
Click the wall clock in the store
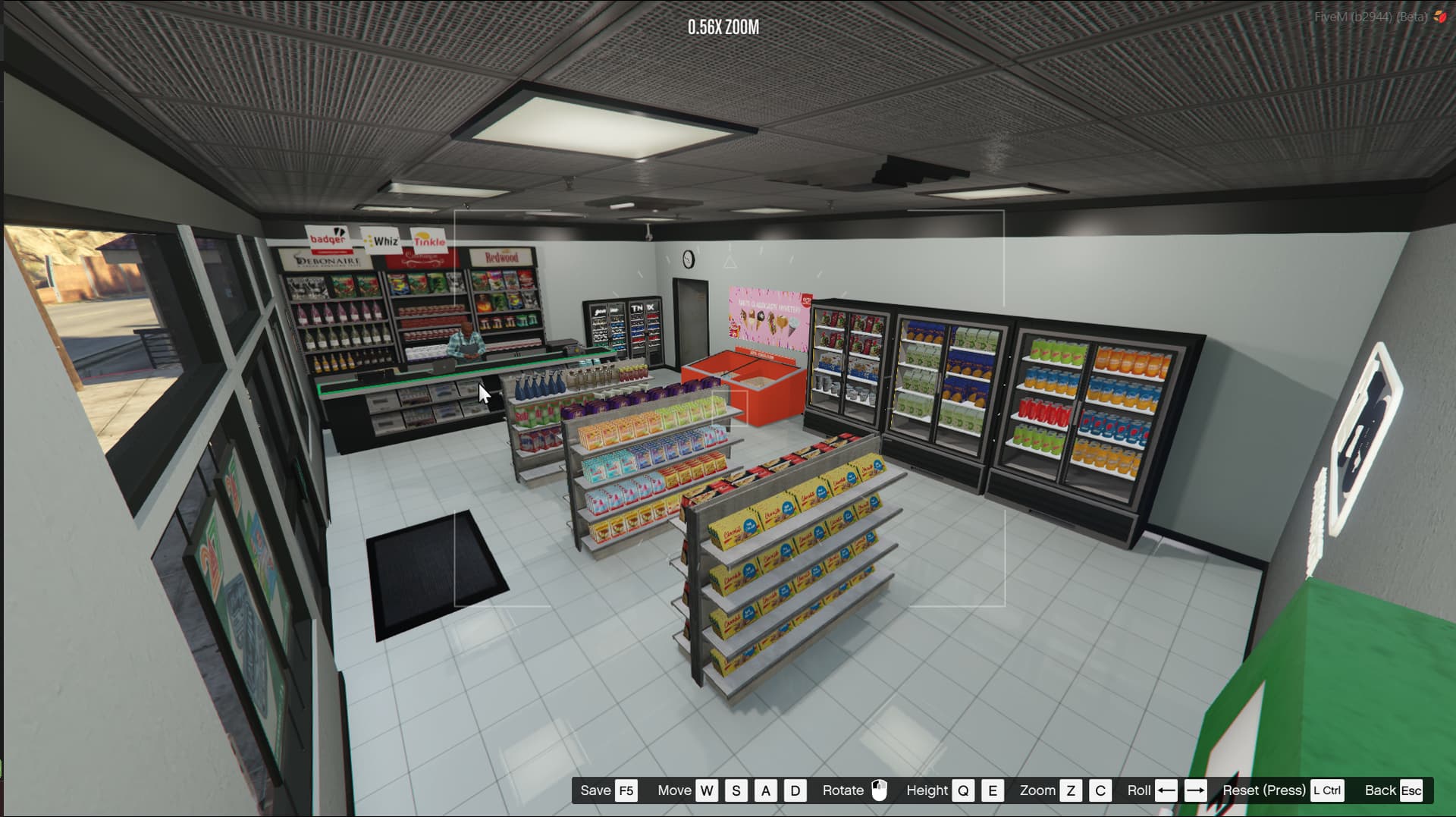click(x=690, y=258)
